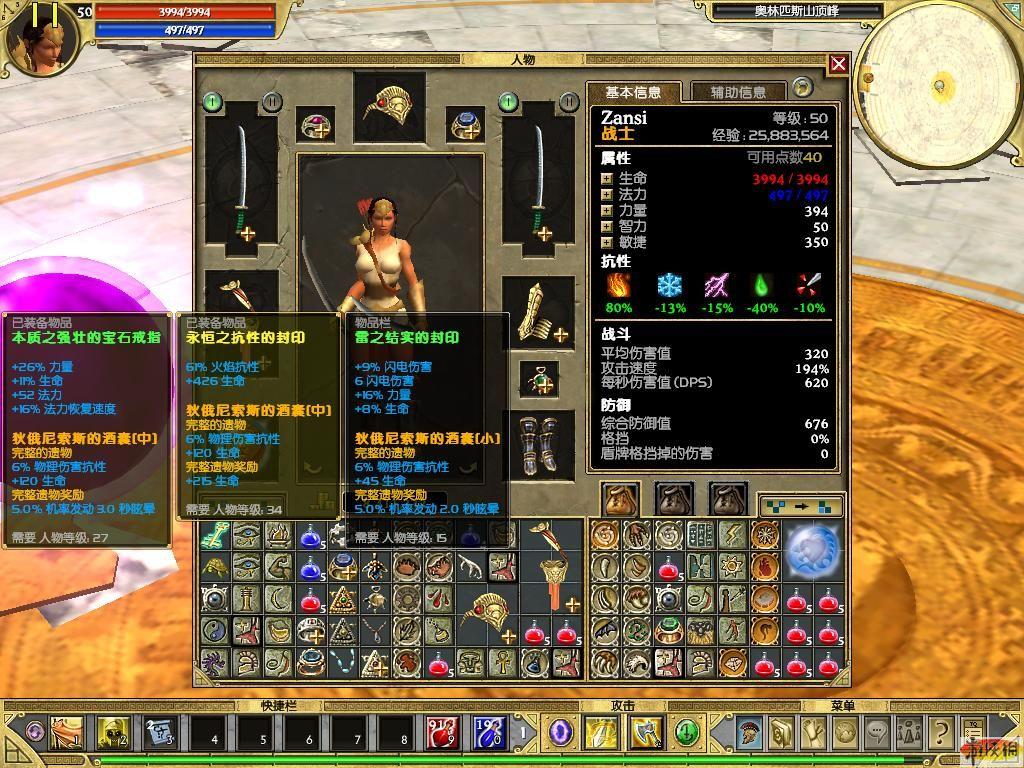Increase the 生命 attribute with plus button
Viewport: 1024px width, 768px height.
click(606, 179)
